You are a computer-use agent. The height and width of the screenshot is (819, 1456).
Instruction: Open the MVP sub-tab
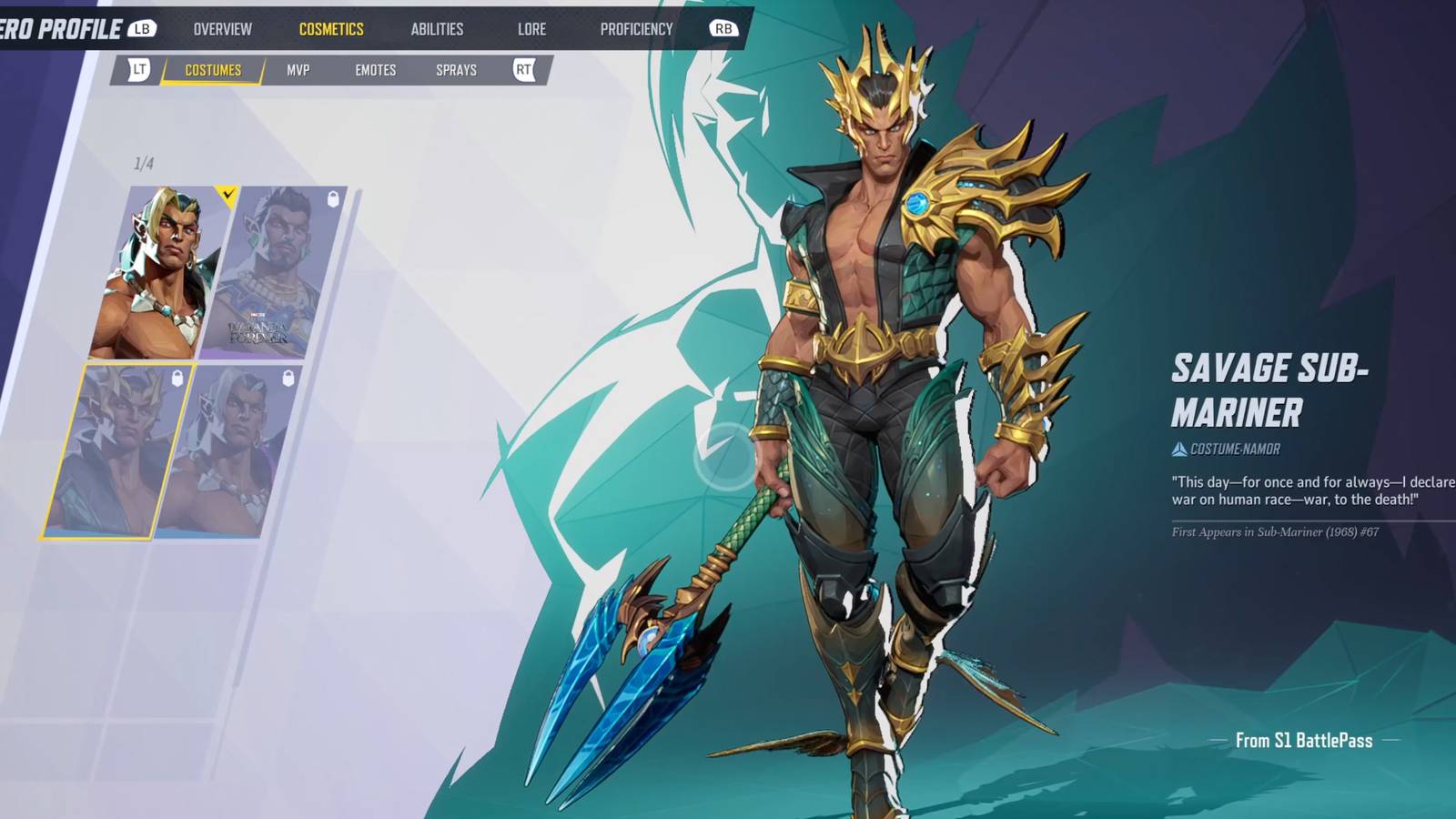pos(298,70)
